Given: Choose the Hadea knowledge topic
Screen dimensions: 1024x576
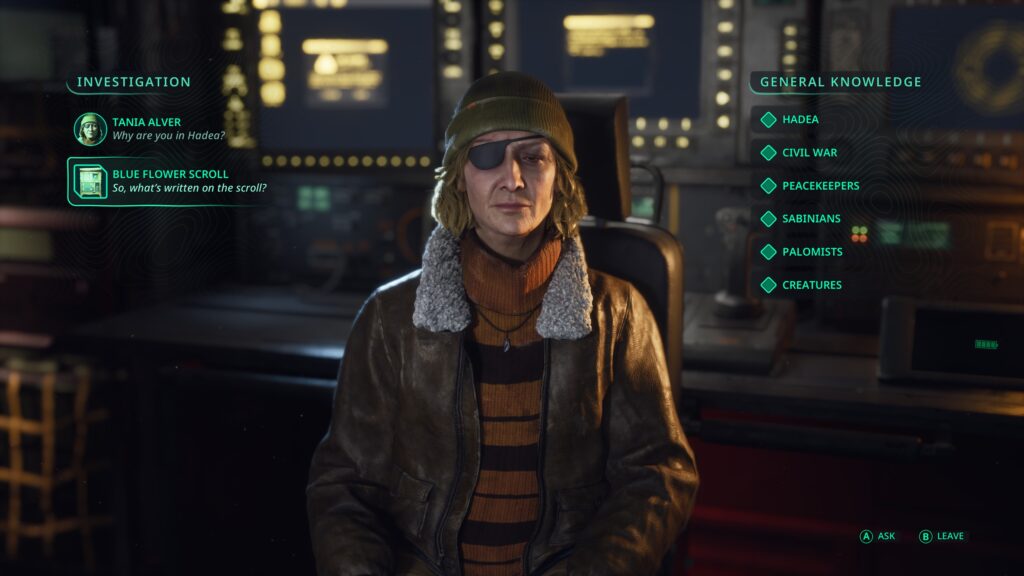Looking at the screenshot, I should click(x=800, y=119).
